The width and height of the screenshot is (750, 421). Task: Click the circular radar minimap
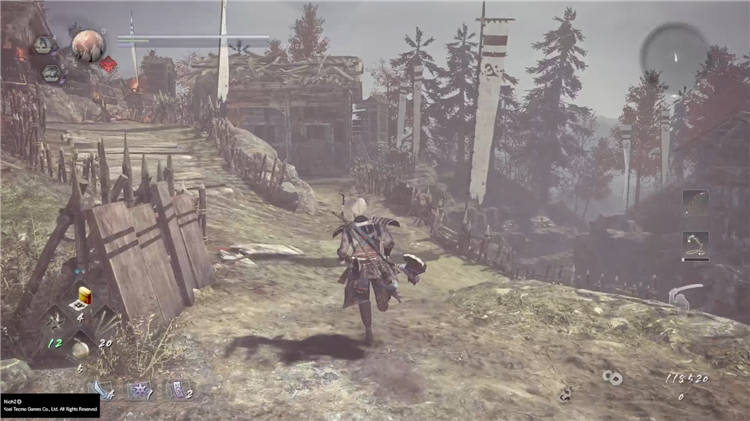[676, 53]
